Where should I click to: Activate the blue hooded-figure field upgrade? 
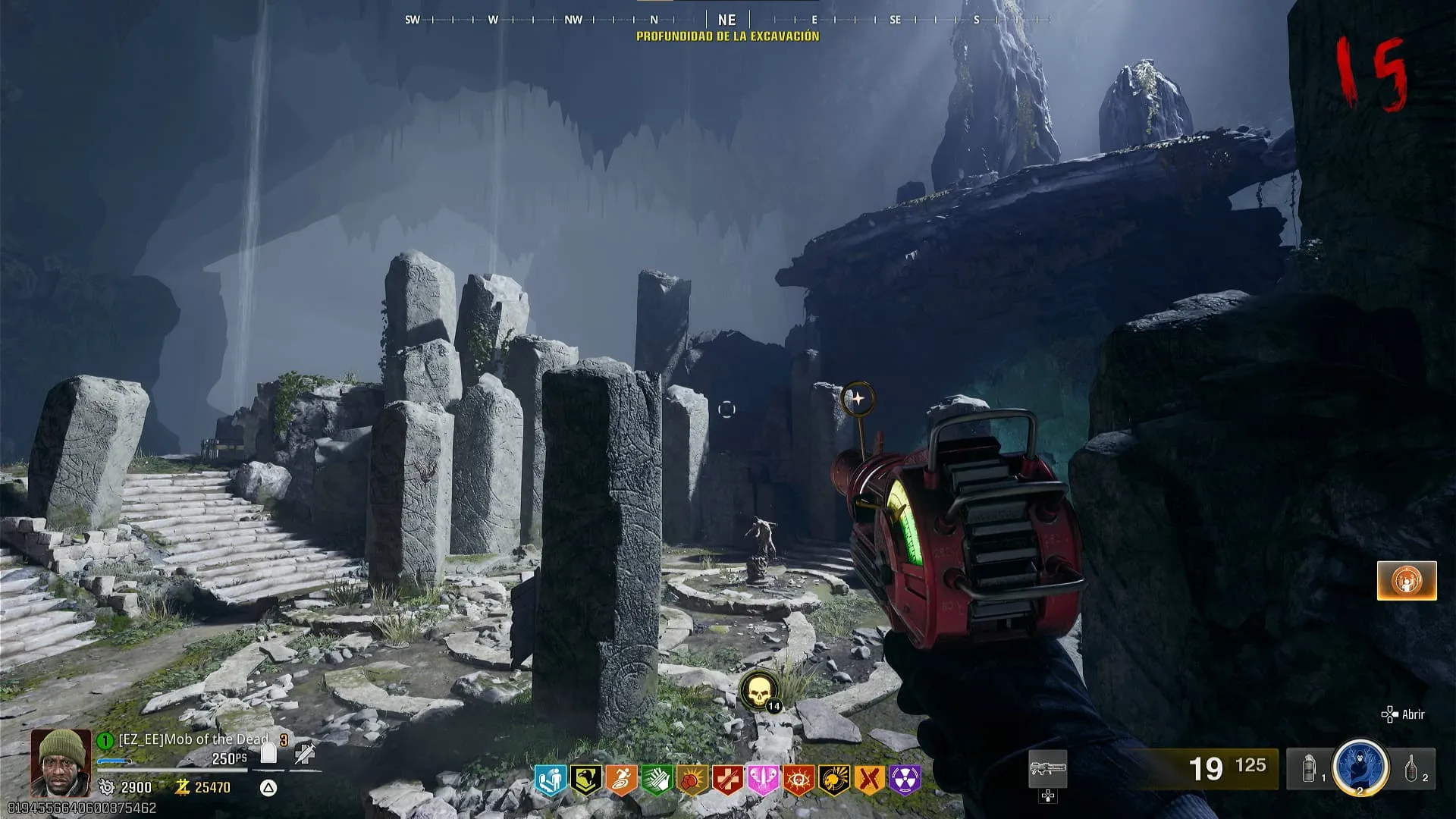tap(1360, 767)
